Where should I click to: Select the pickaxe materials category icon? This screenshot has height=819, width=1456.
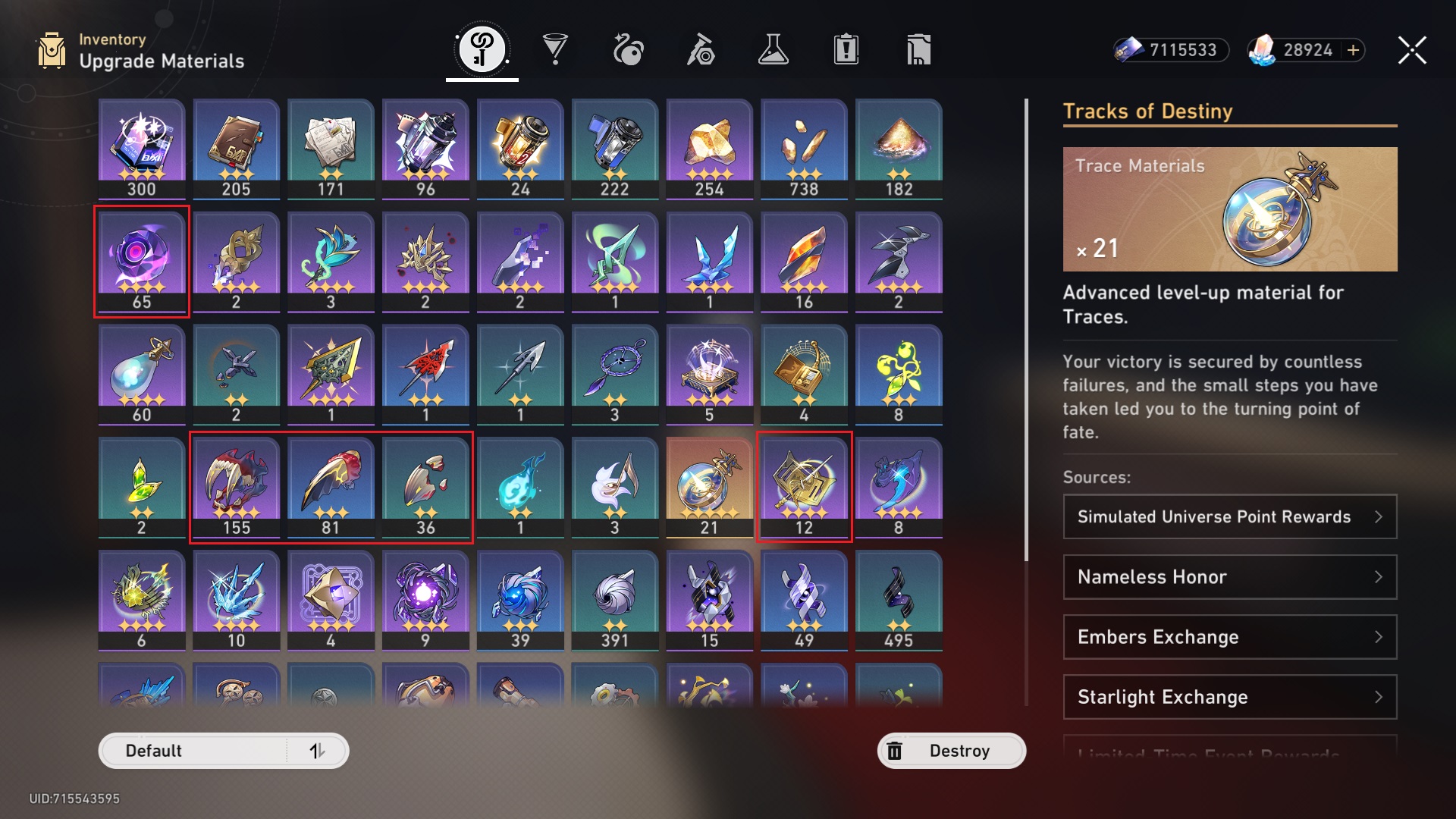701,49
